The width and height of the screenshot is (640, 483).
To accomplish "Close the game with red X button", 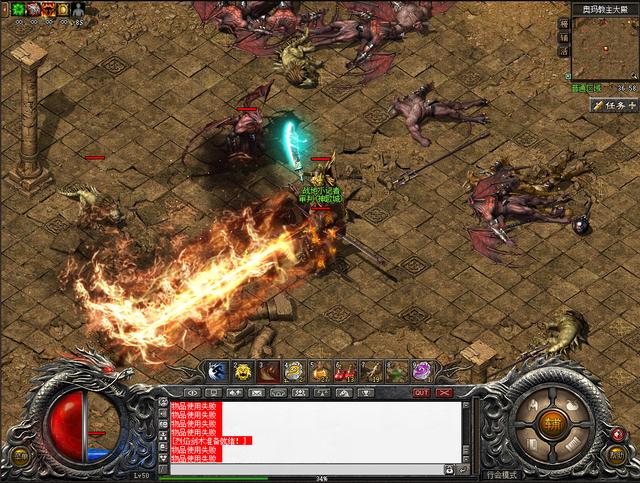I will (444, 393).
